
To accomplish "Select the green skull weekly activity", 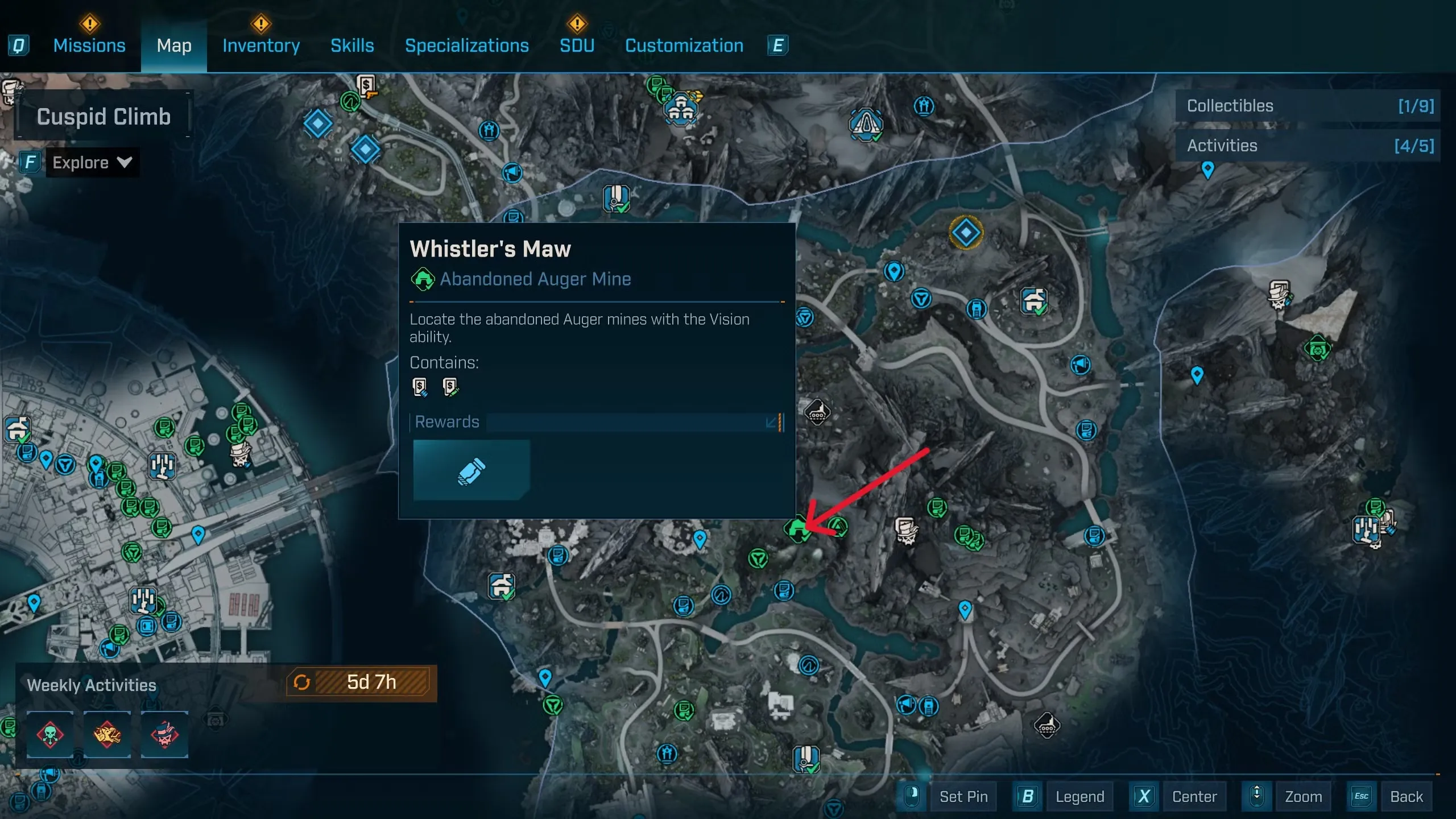I will coord(50,734).
